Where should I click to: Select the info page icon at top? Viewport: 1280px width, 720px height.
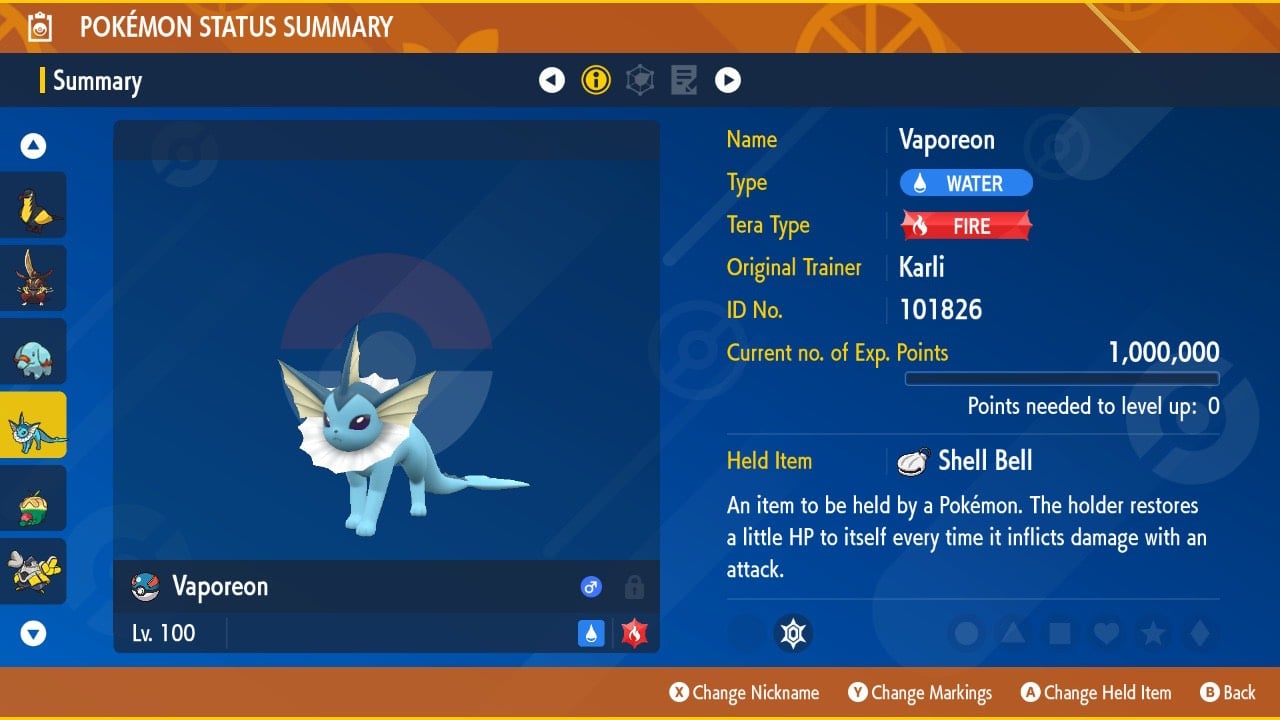pos(596,79)
